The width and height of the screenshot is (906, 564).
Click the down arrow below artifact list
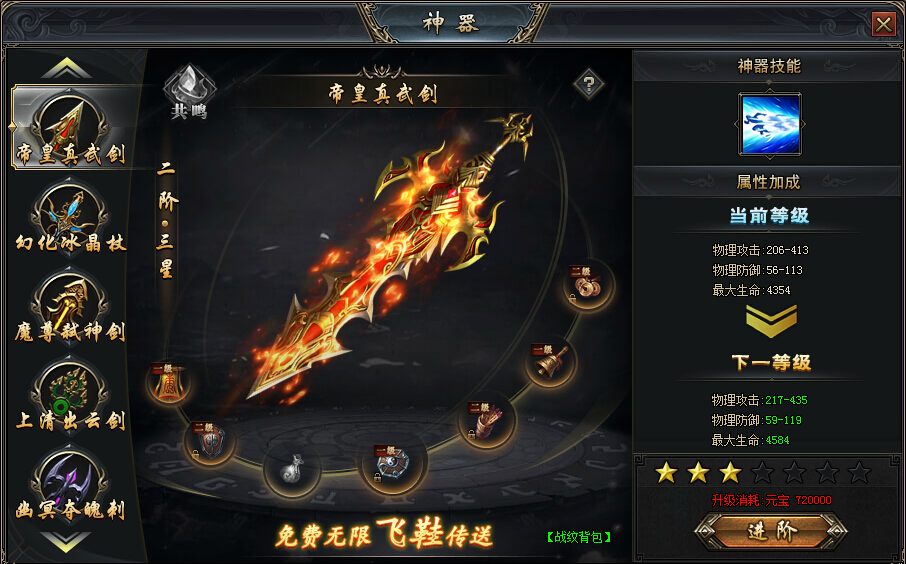pos(67,540)
